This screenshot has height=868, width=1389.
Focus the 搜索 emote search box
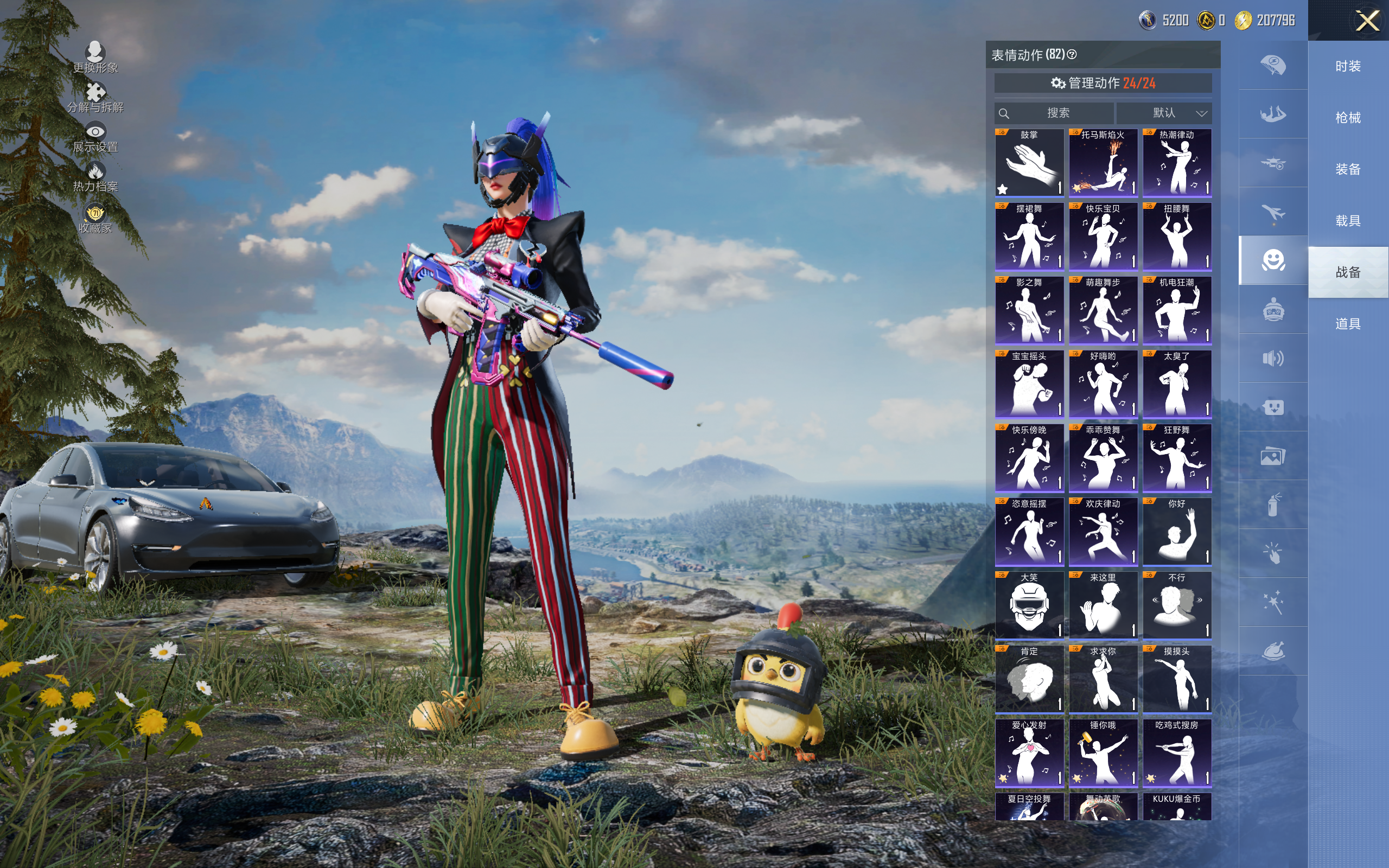click(x=1056, y=113)
